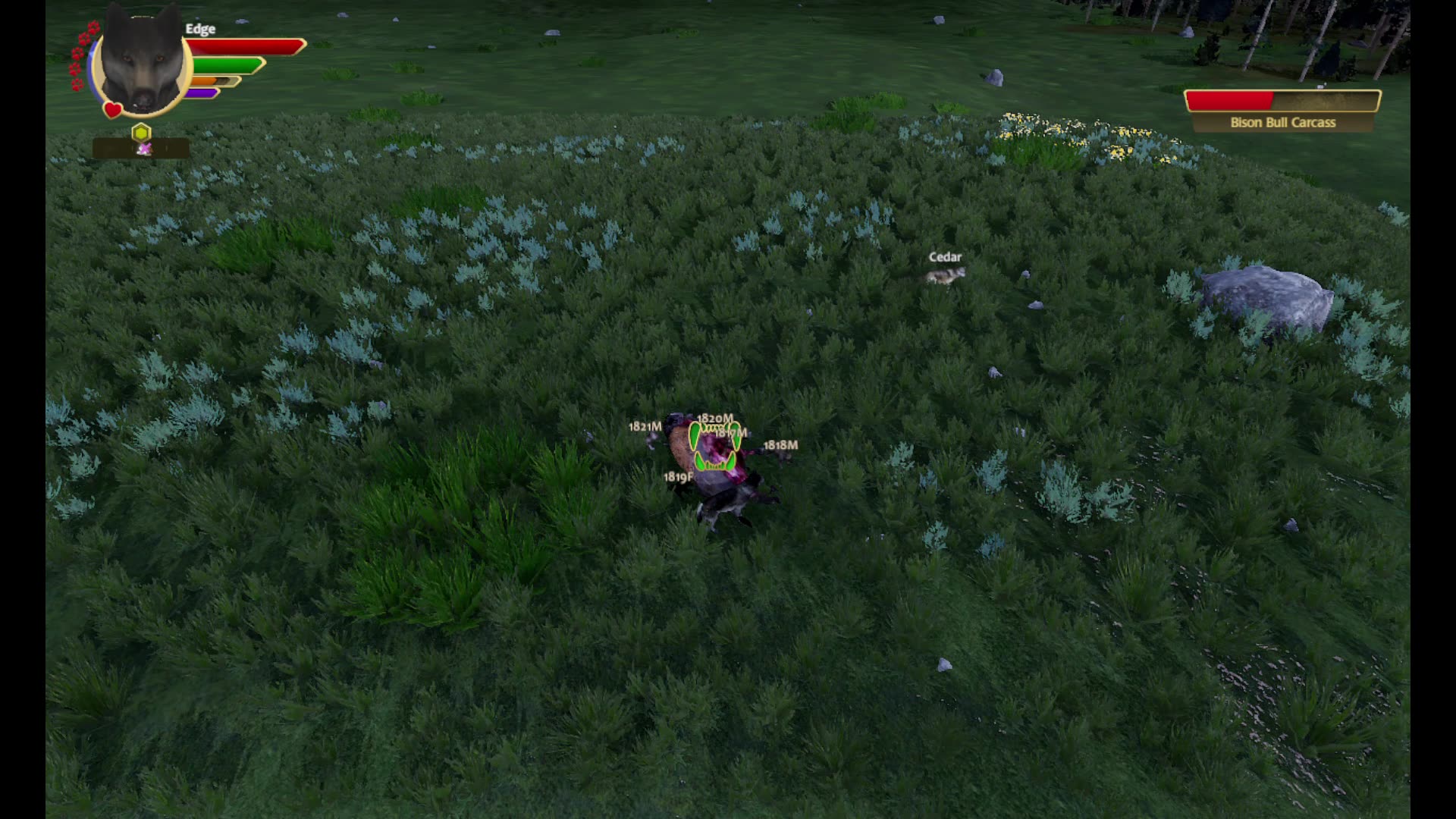Select pup 1820M near the carcass
This screenshot has height=819, width=1456.
tap(715, 418)
